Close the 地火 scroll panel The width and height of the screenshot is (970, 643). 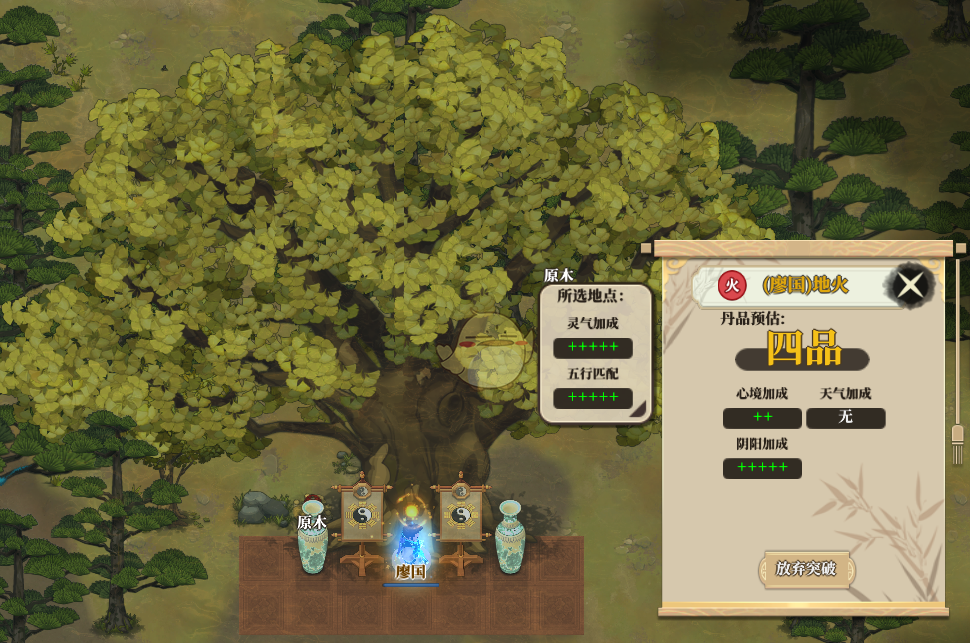(910, 286)
